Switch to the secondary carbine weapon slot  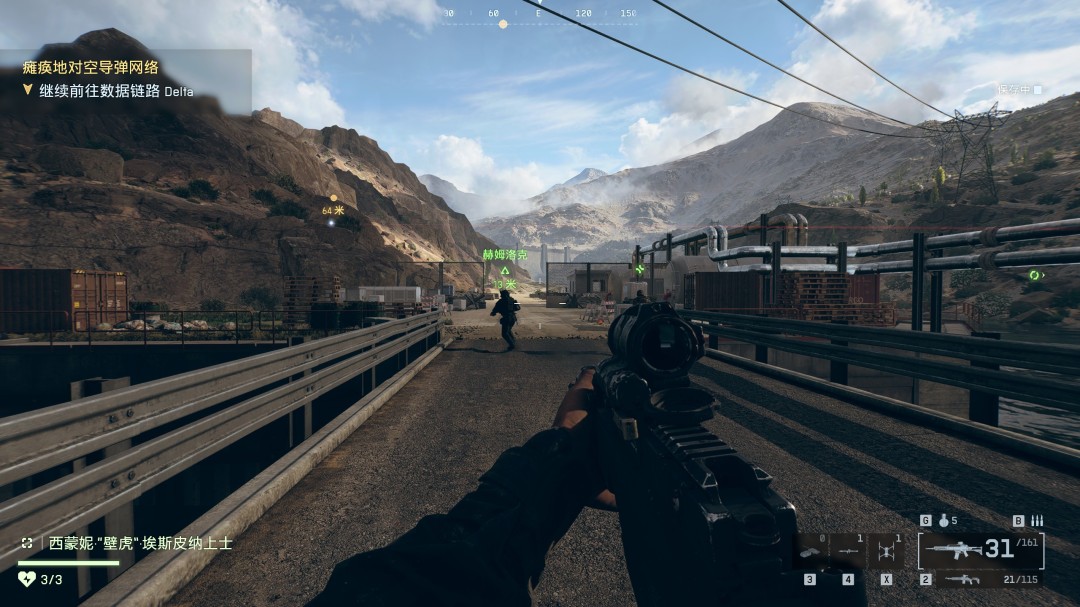[964, 579]
